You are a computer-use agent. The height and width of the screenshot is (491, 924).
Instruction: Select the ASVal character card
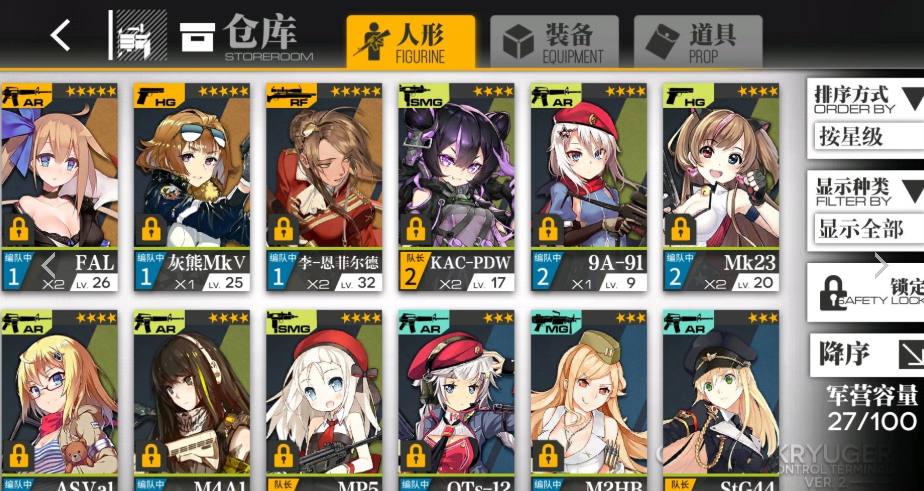[60, 400]
